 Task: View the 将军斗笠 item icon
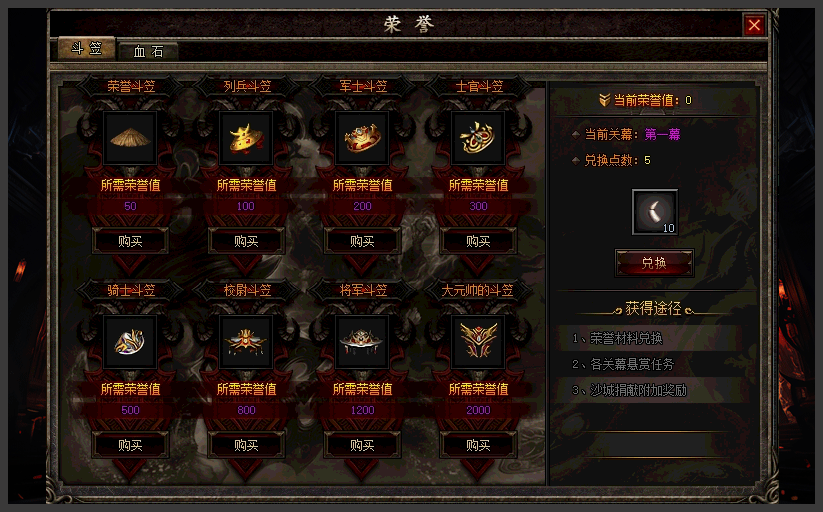coord(362,342)
